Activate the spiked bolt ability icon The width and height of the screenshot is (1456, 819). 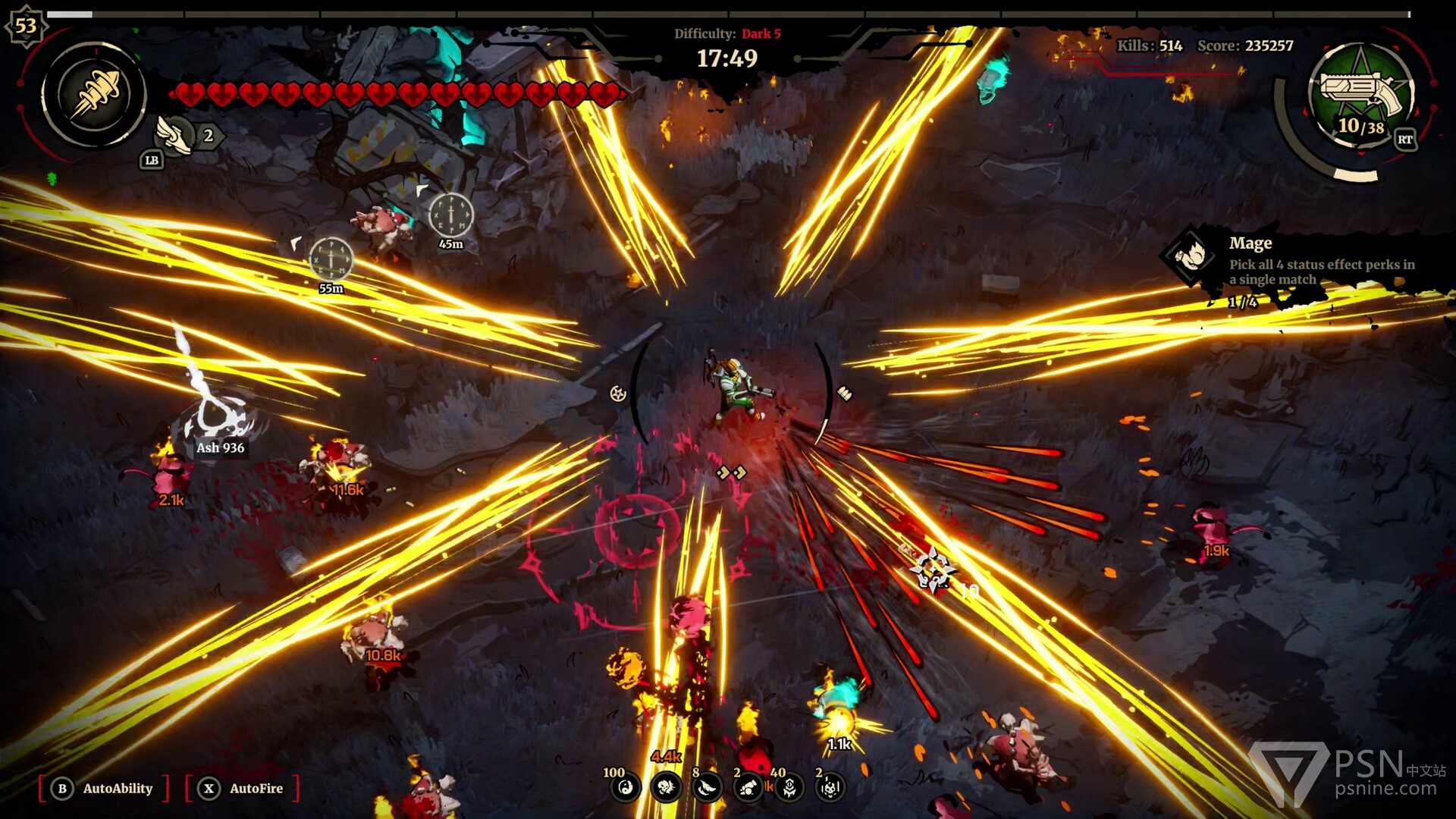[x=95, y=96]
